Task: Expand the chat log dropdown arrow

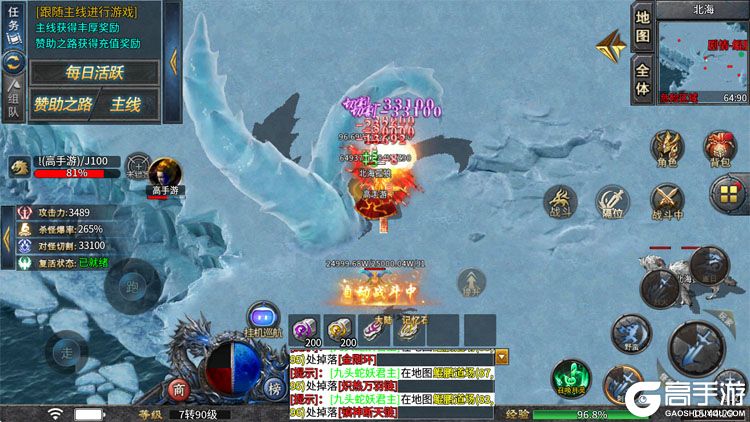Action: point(502,356)
